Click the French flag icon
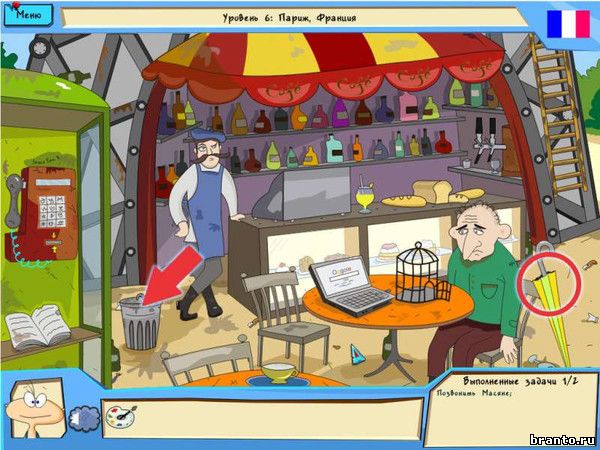Screen dimensions: 600x450 568,23
